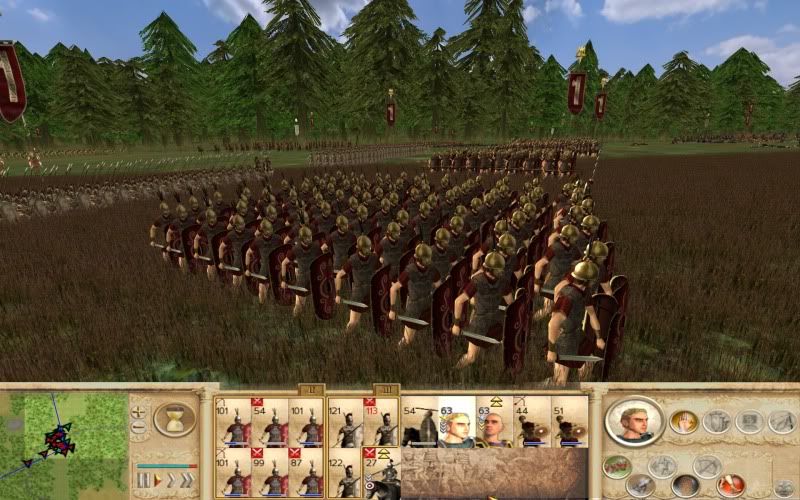Activate the raised hand halt order
Viewport: 800px width, 500px height.
point(684,421)
